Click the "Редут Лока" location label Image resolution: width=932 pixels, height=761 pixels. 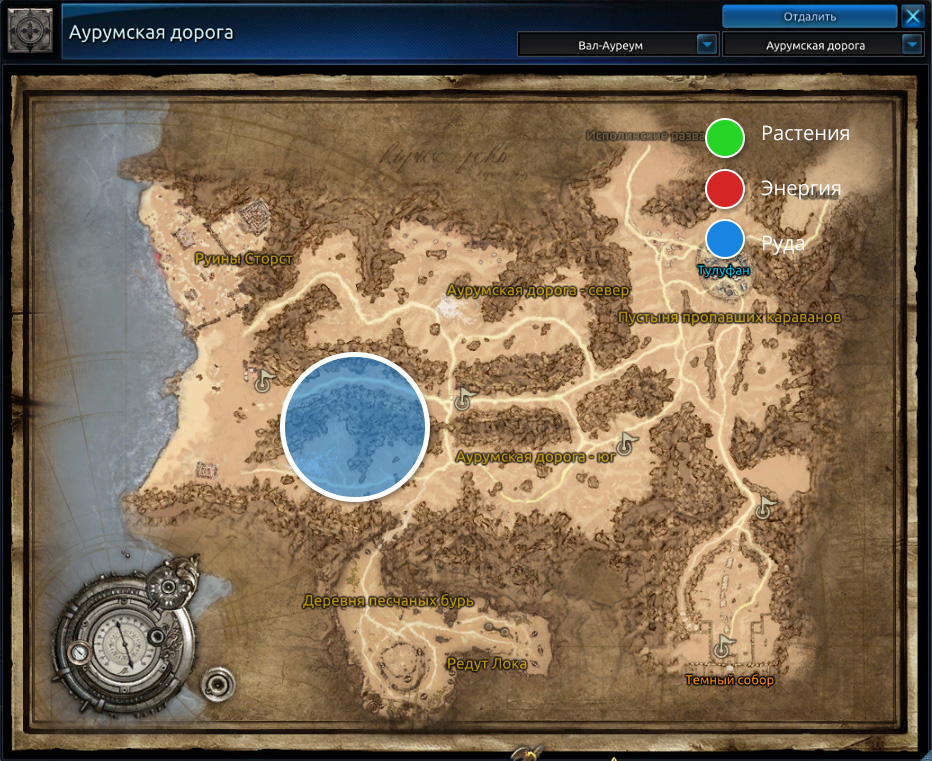point(486,664)
